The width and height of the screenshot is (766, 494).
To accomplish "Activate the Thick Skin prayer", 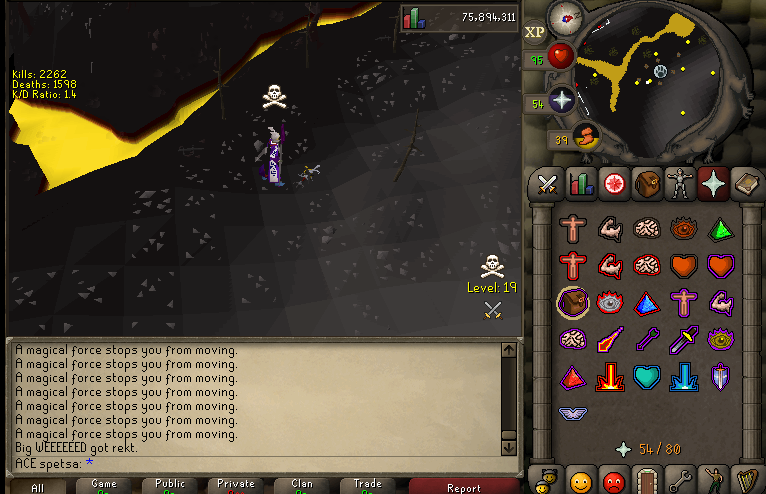I will click(573, 229).
